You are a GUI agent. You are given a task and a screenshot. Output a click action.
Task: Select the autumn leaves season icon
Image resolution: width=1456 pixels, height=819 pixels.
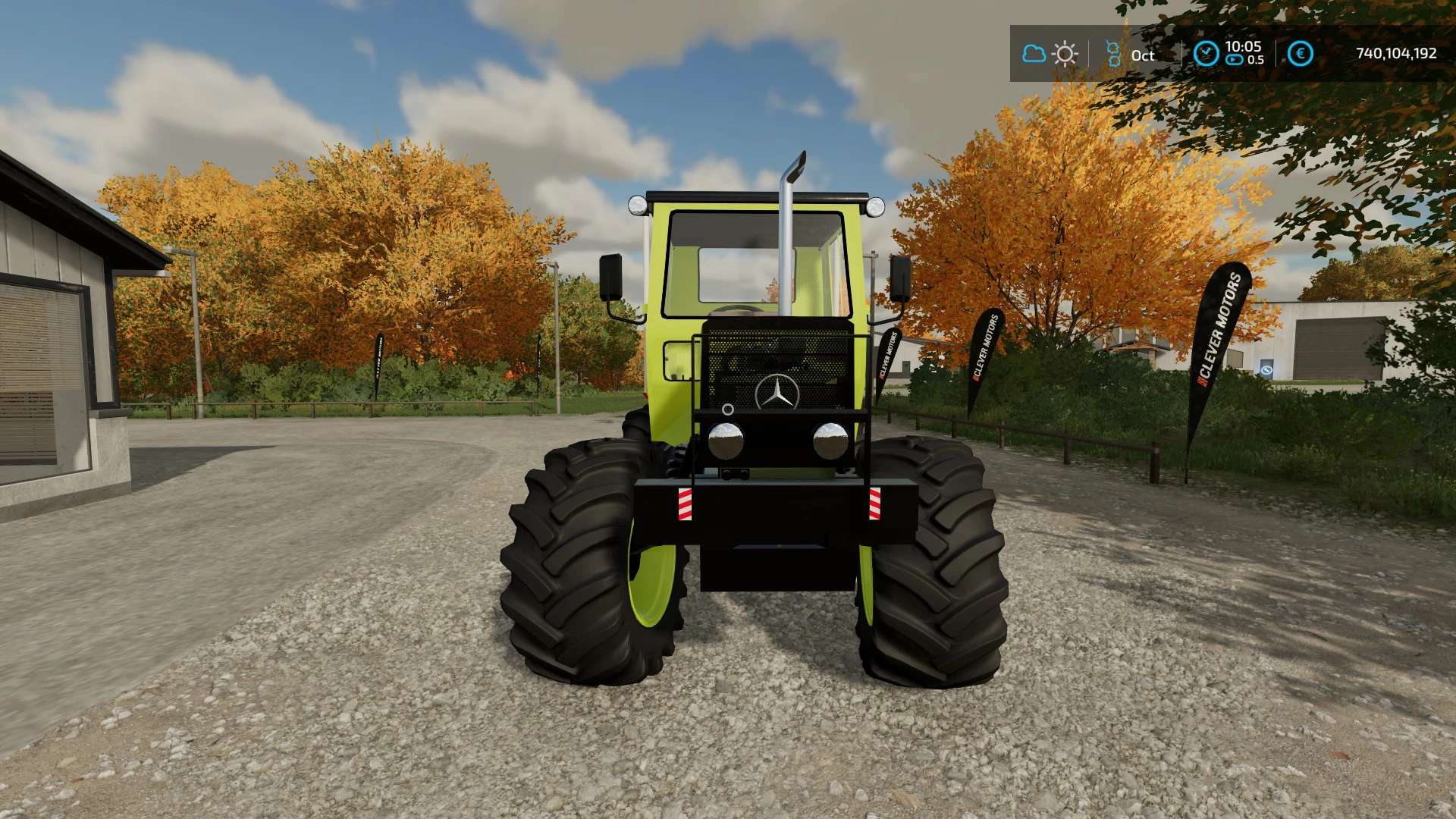(1113, 54)
